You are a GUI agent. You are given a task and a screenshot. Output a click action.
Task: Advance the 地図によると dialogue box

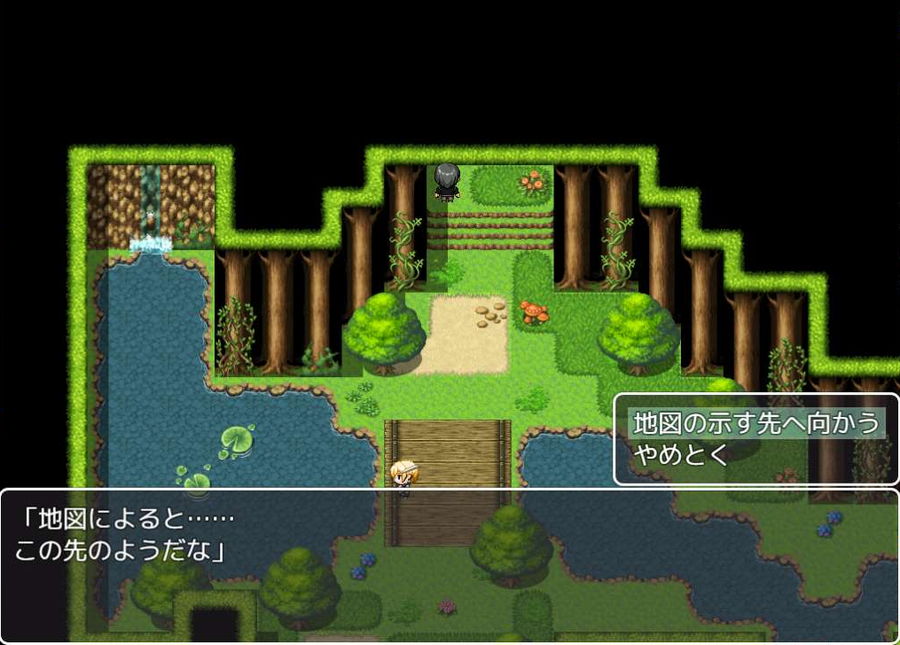tap(450, 565)
